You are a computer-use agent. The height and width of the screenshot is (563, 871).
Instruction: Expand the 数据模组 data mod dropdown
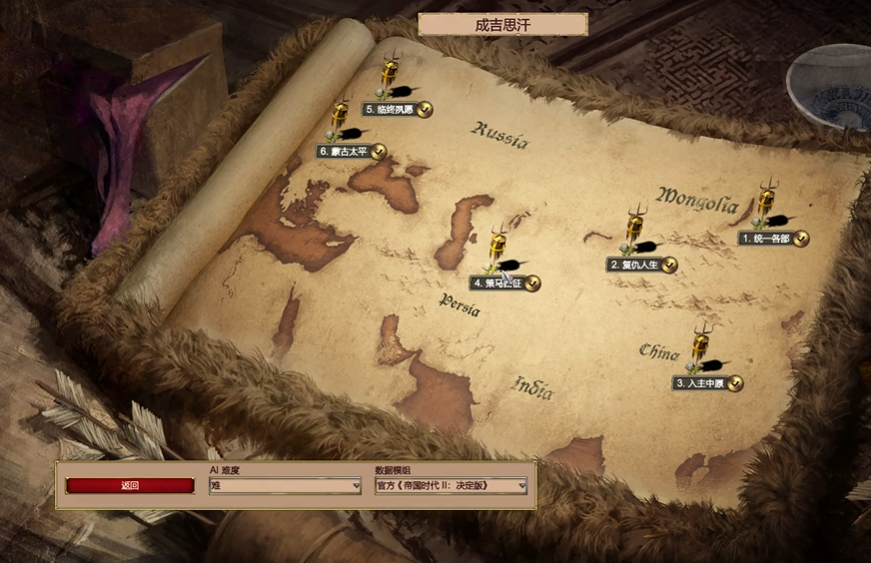point(451,486)
